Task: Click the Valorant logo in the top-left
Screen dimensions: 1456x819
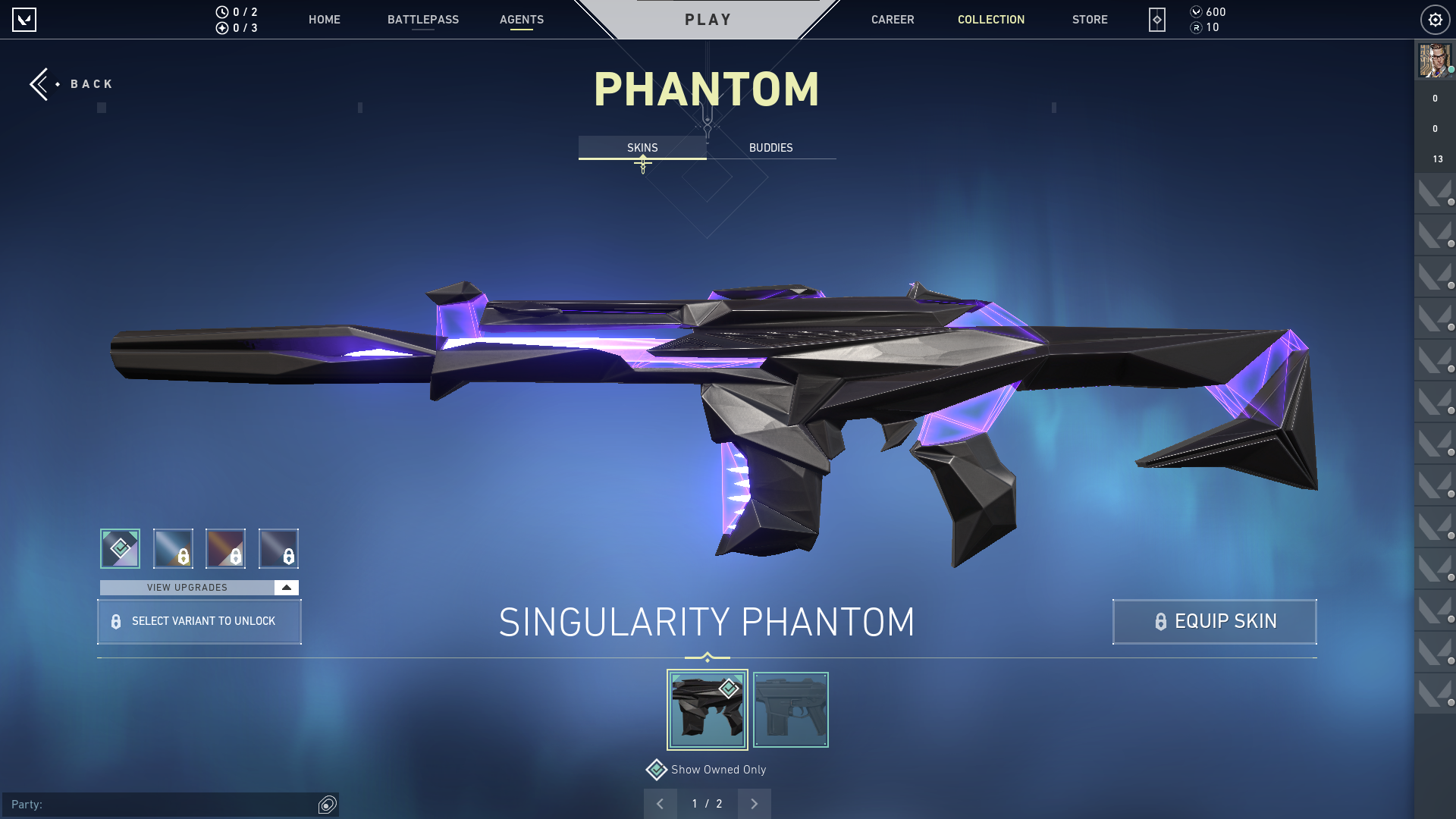Action: pyautogui.click(x=25, y=20)
